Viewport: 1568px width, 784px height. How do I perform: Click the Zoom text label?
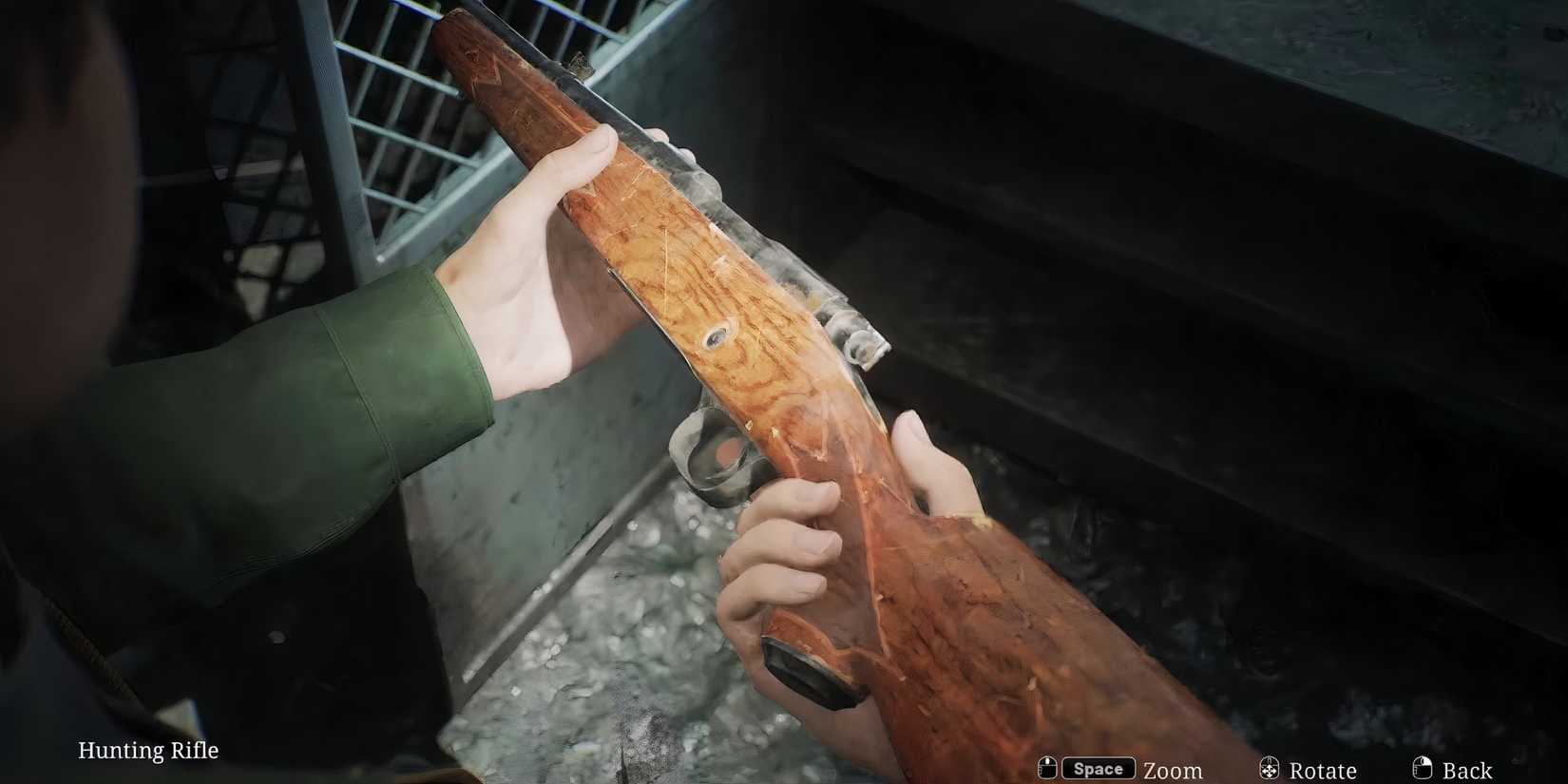1174,770
